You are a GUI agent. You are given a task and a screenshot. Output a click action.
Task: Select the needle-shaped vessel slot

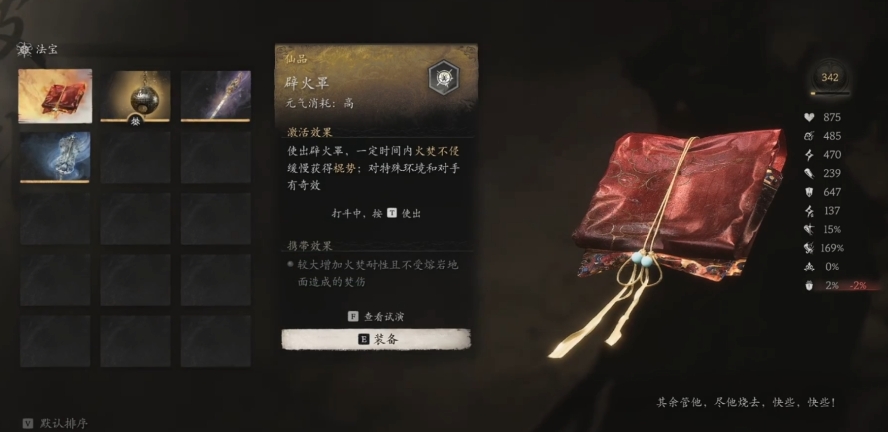(216, 95)
